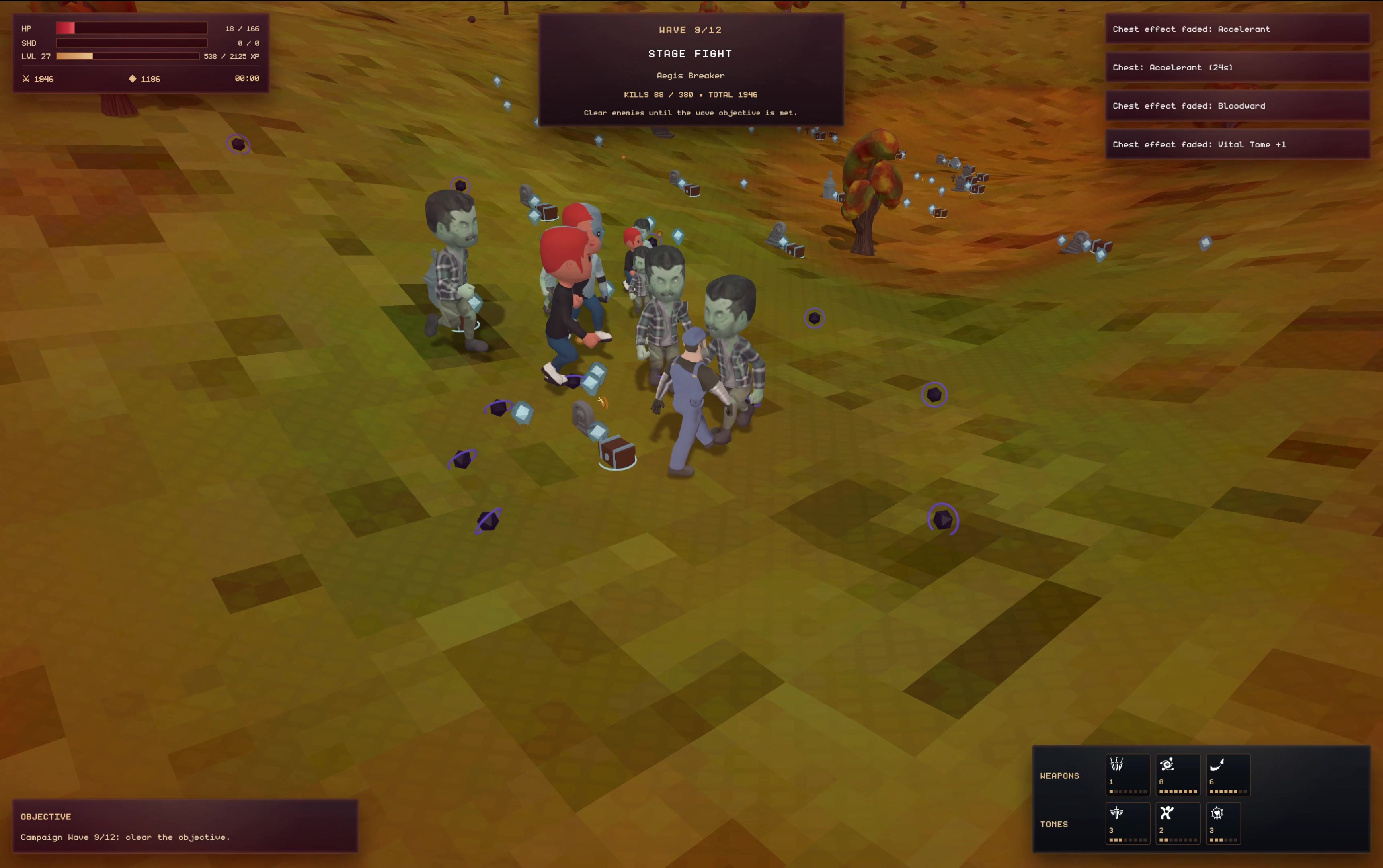Select the triple daggers weapon slot
Screen dimensions: 1383x868
click(x=1127, y=774)
